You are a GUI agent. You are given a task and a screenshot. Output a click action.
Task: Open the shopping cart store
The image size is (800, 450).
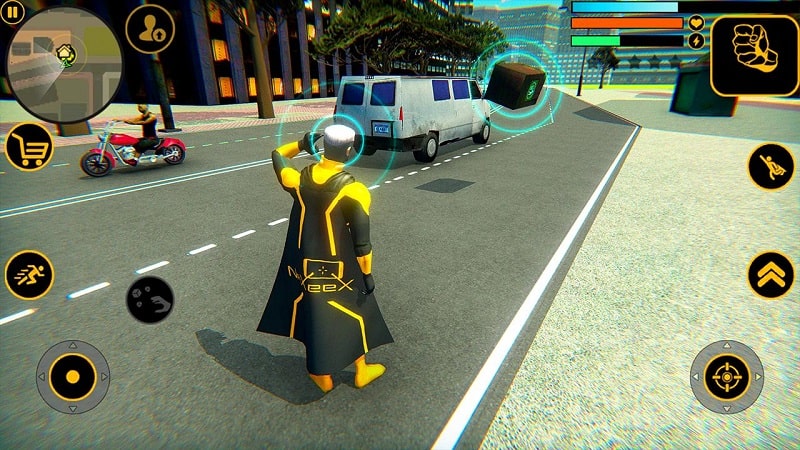(29, 148)
